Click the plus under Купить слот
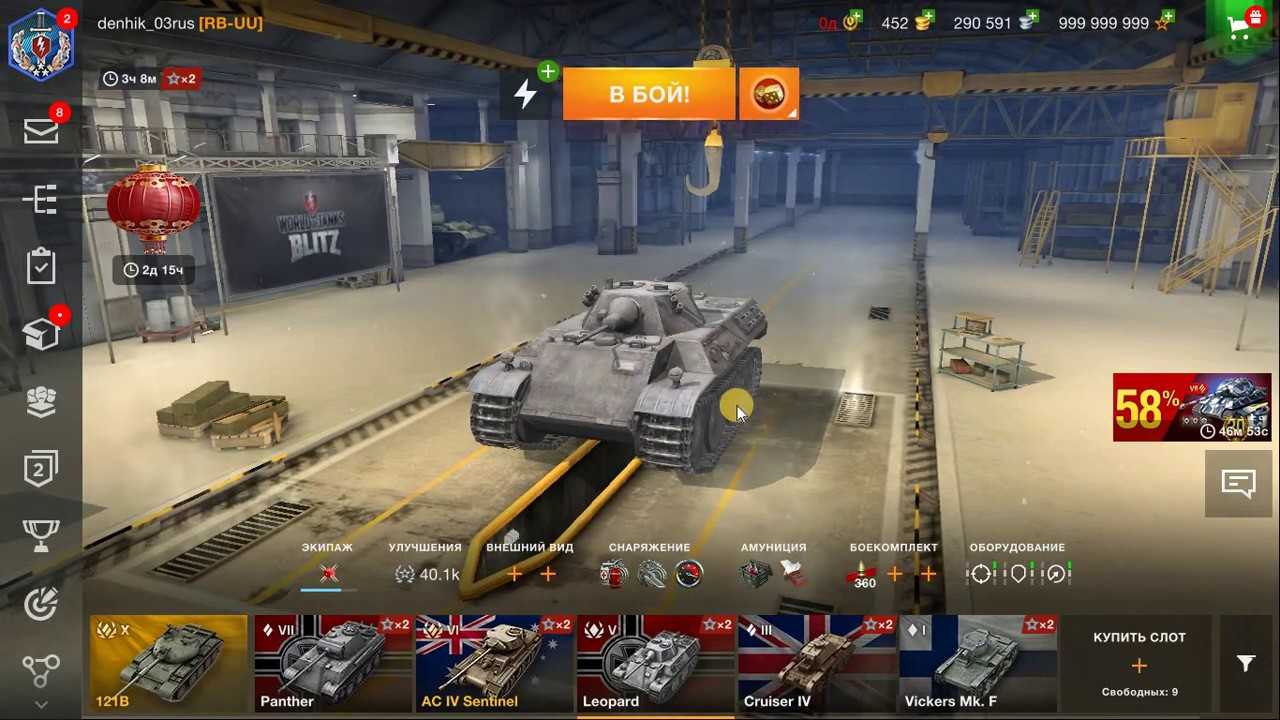 1139,664
